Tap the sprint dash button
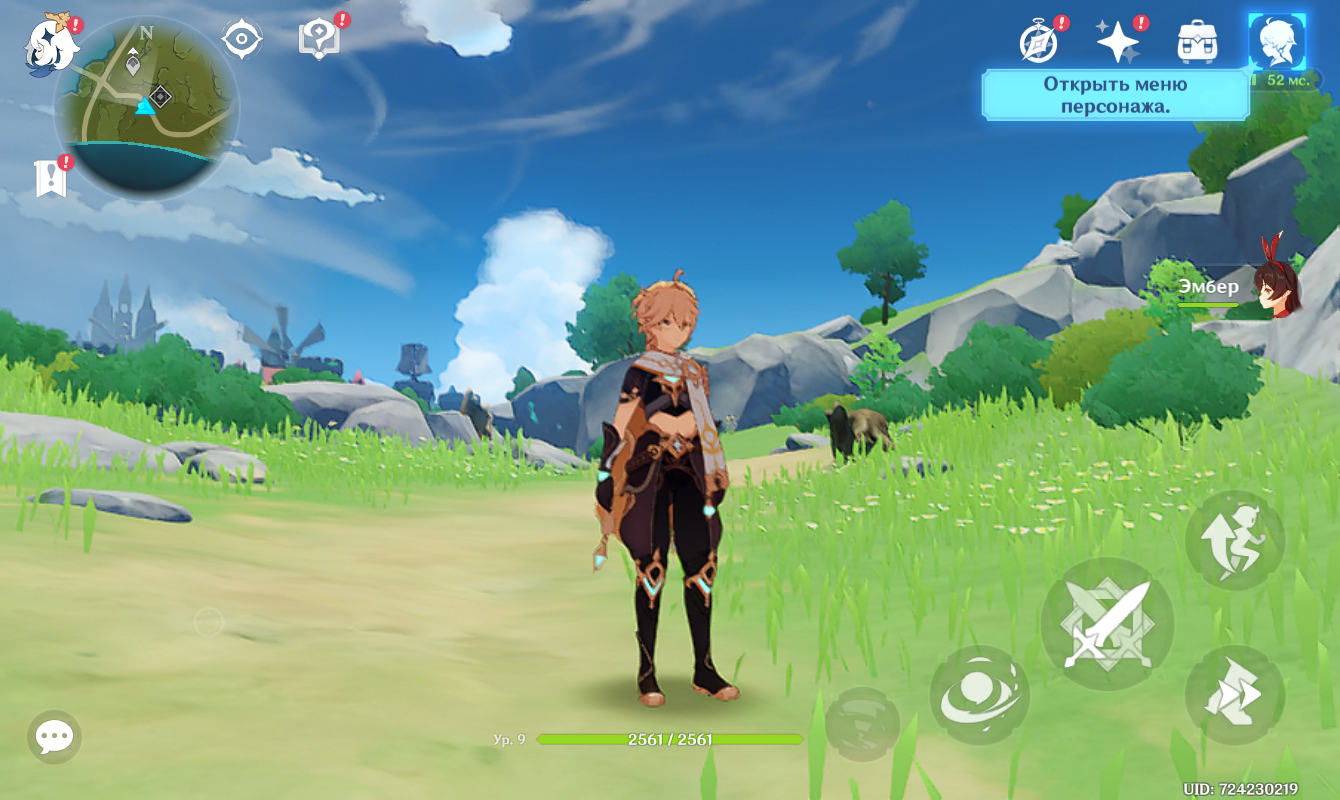 point(1234,694)
